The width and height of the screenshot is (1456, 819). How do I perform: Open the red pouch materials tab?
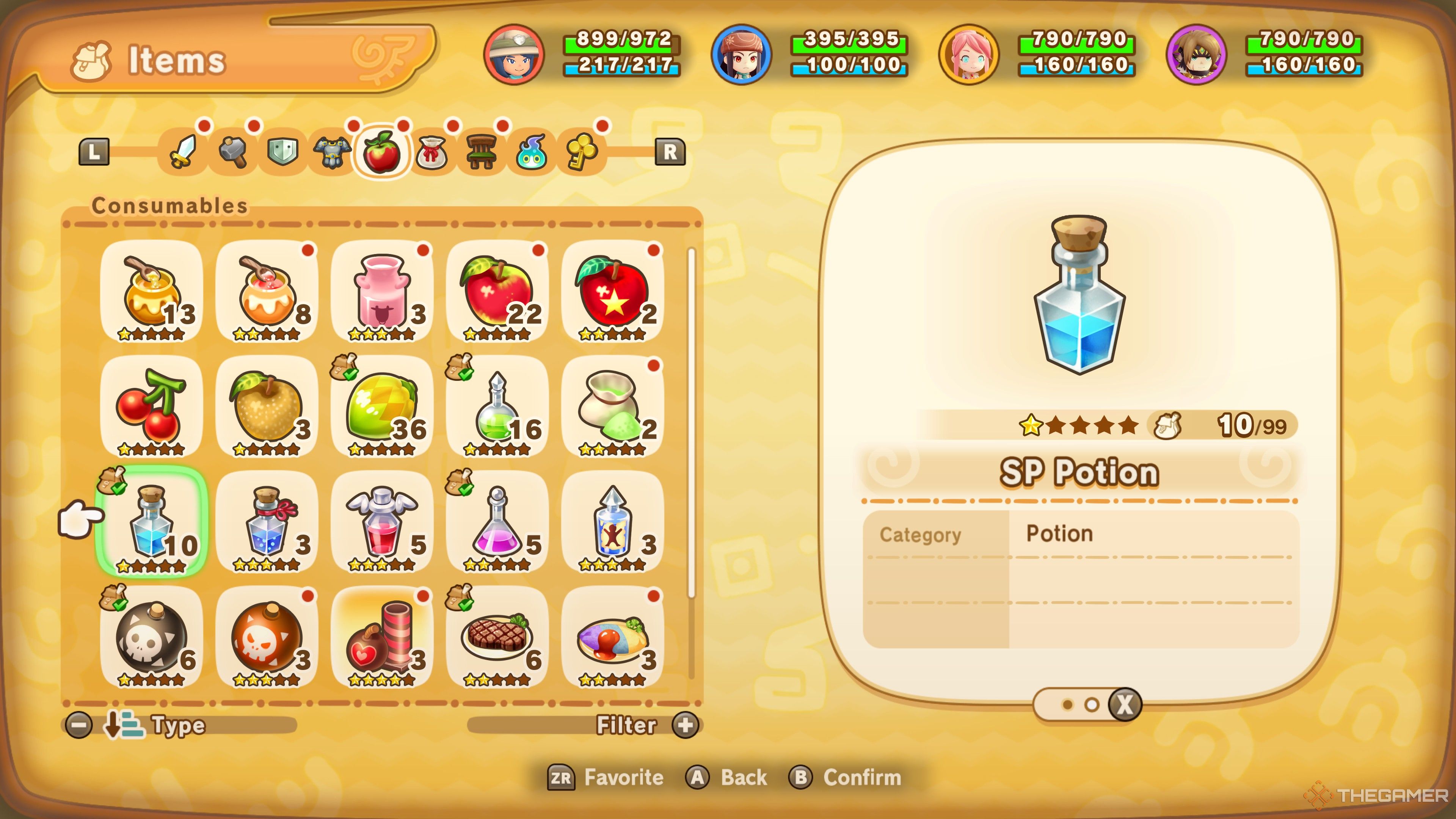(x=431, y=152)
